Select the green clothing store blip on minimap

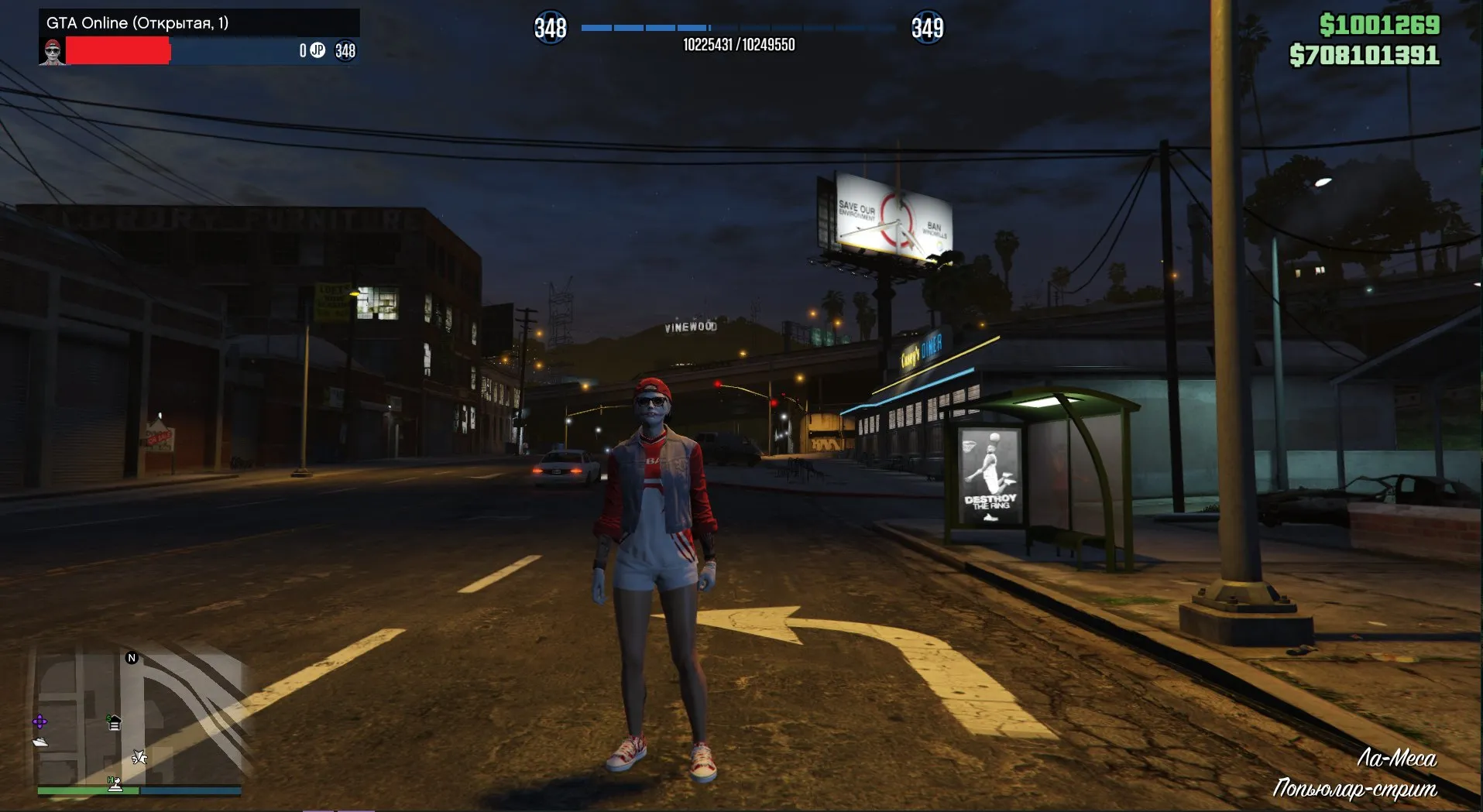[114, 723]
